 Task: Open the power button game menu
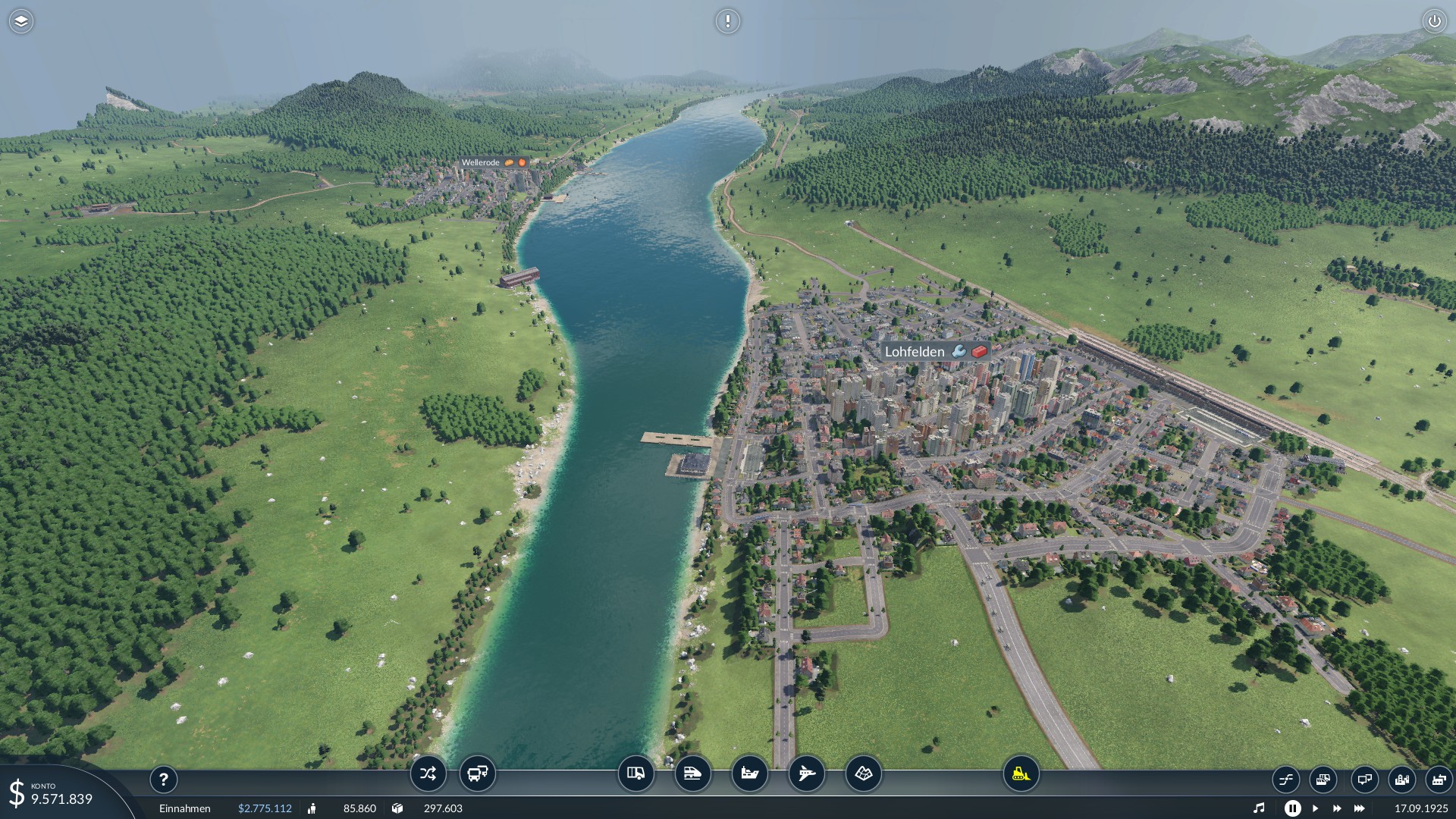[1434, 21]
